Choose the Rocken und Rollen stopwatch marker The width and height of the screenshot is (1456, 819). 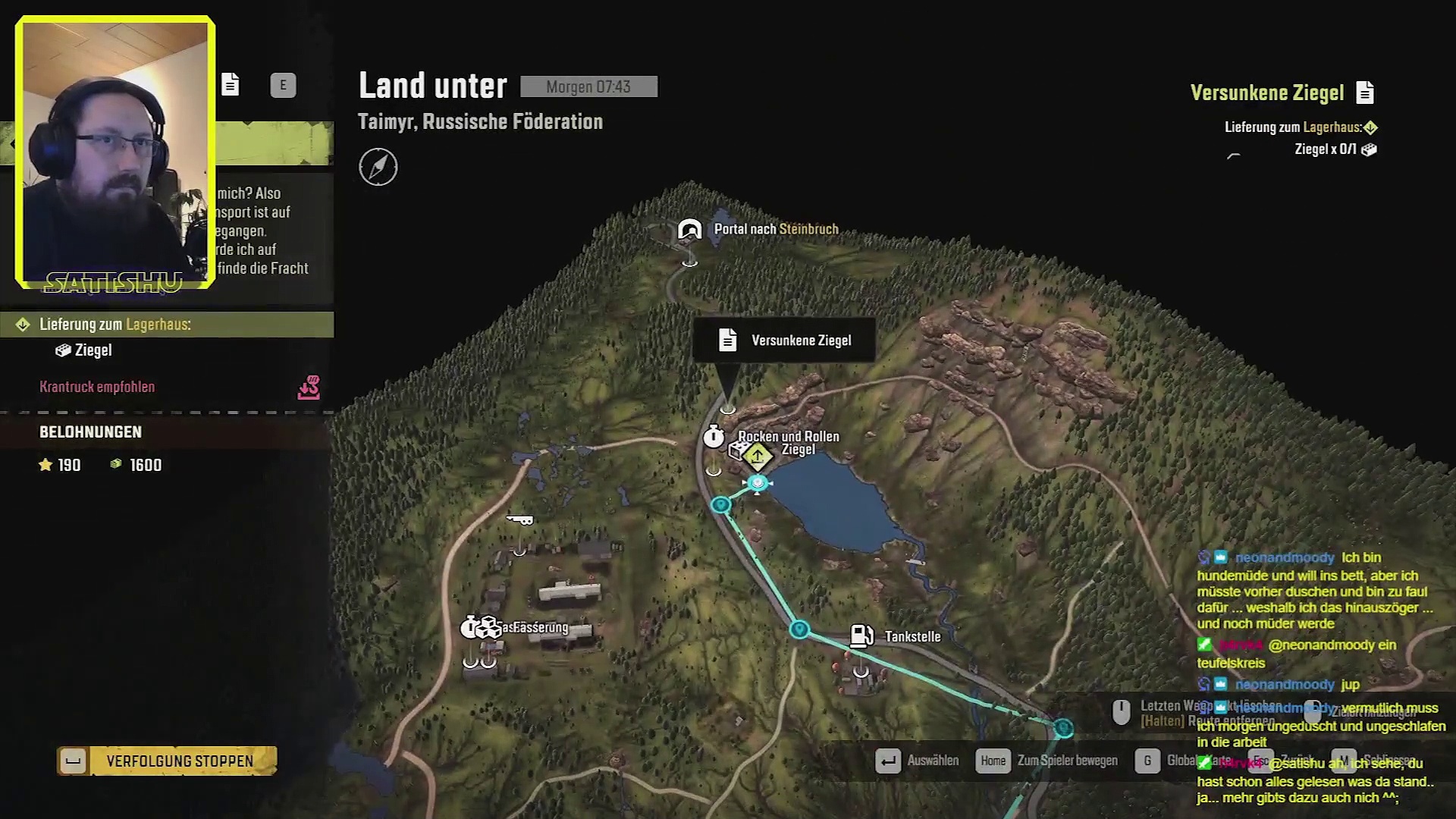(714, 437)
